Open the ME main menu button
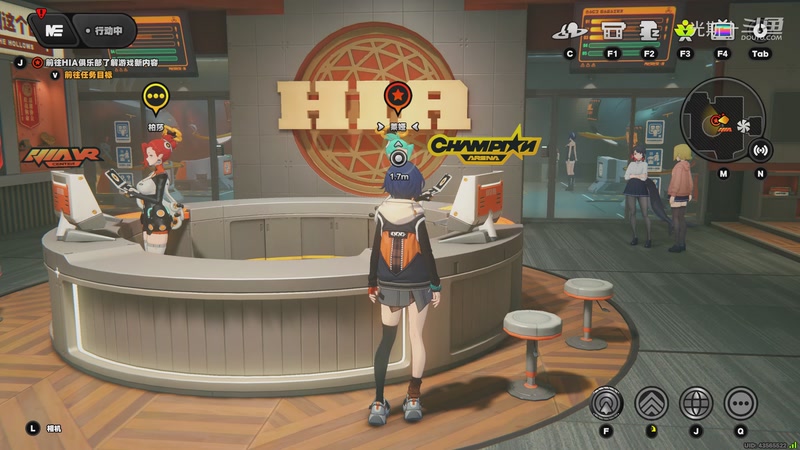 tap(55, 30)
